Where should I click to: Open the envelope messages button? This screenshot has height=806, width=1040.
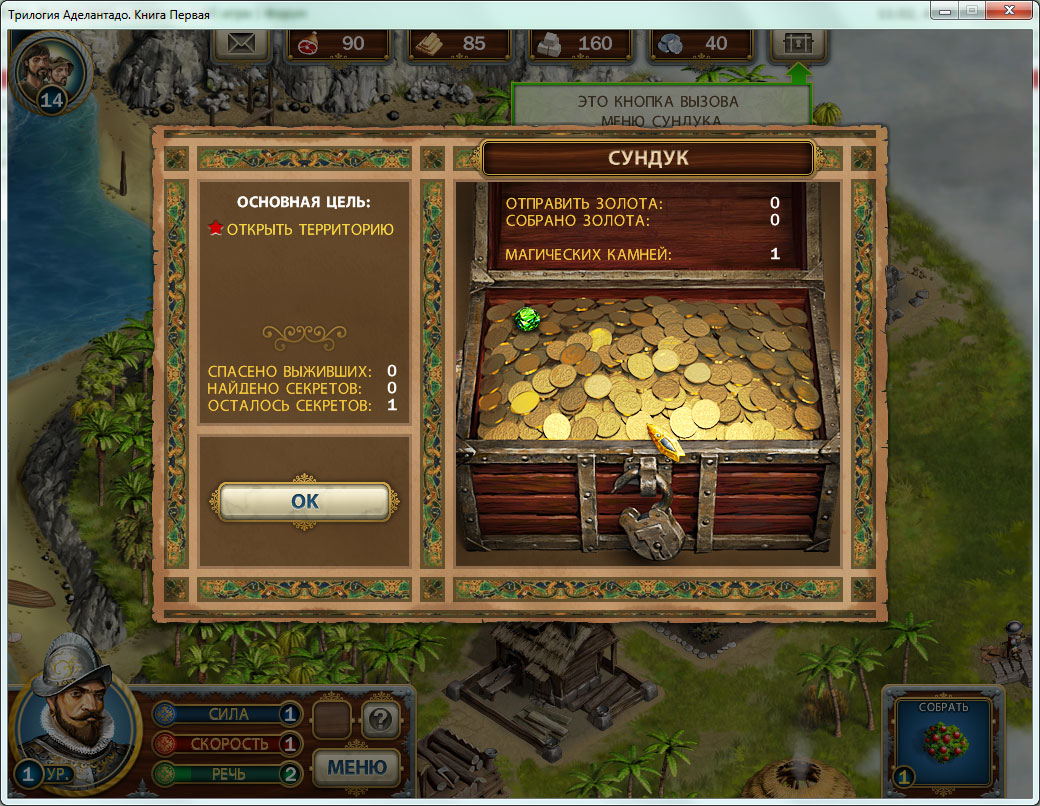[x=240, y=43]
